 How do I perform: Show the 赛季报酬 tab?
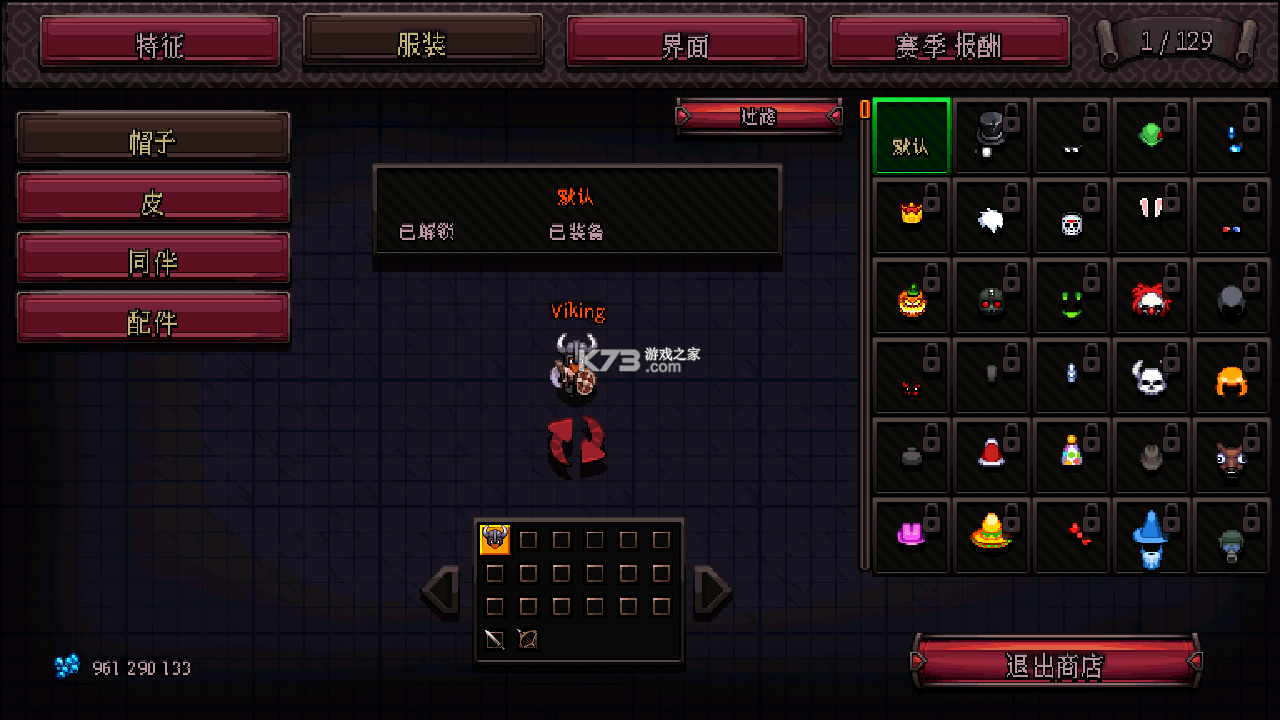[x=949, y=43]
